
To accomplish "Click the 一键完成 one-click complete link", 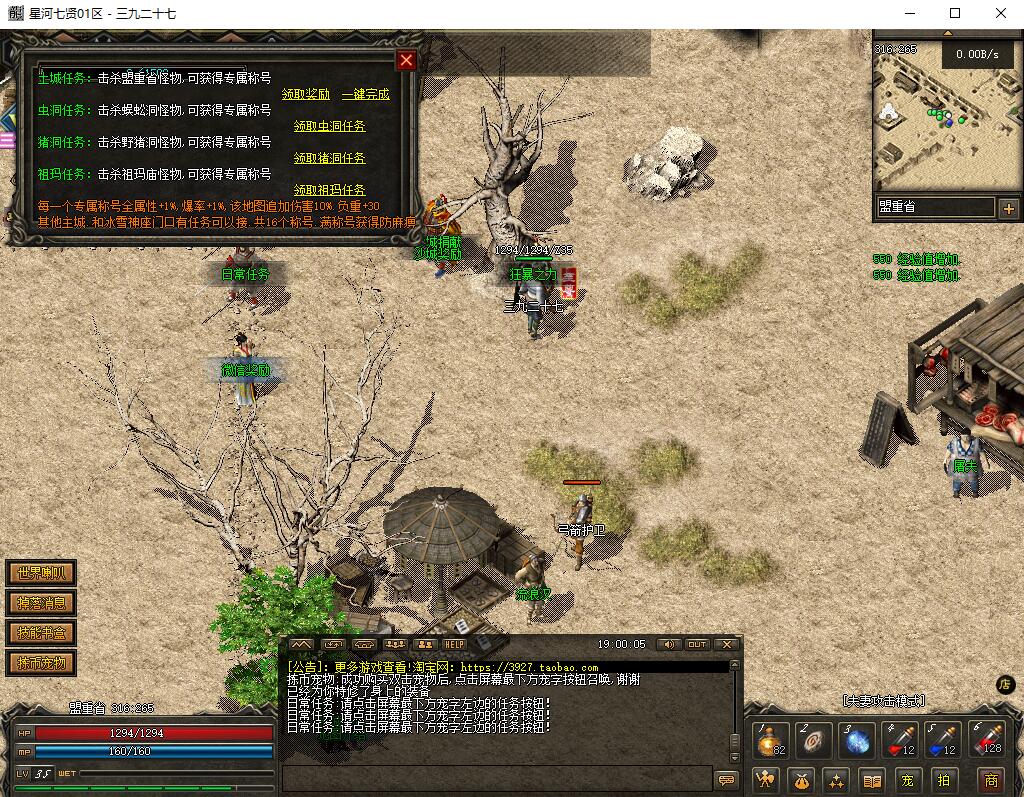I will pos(365,94).
